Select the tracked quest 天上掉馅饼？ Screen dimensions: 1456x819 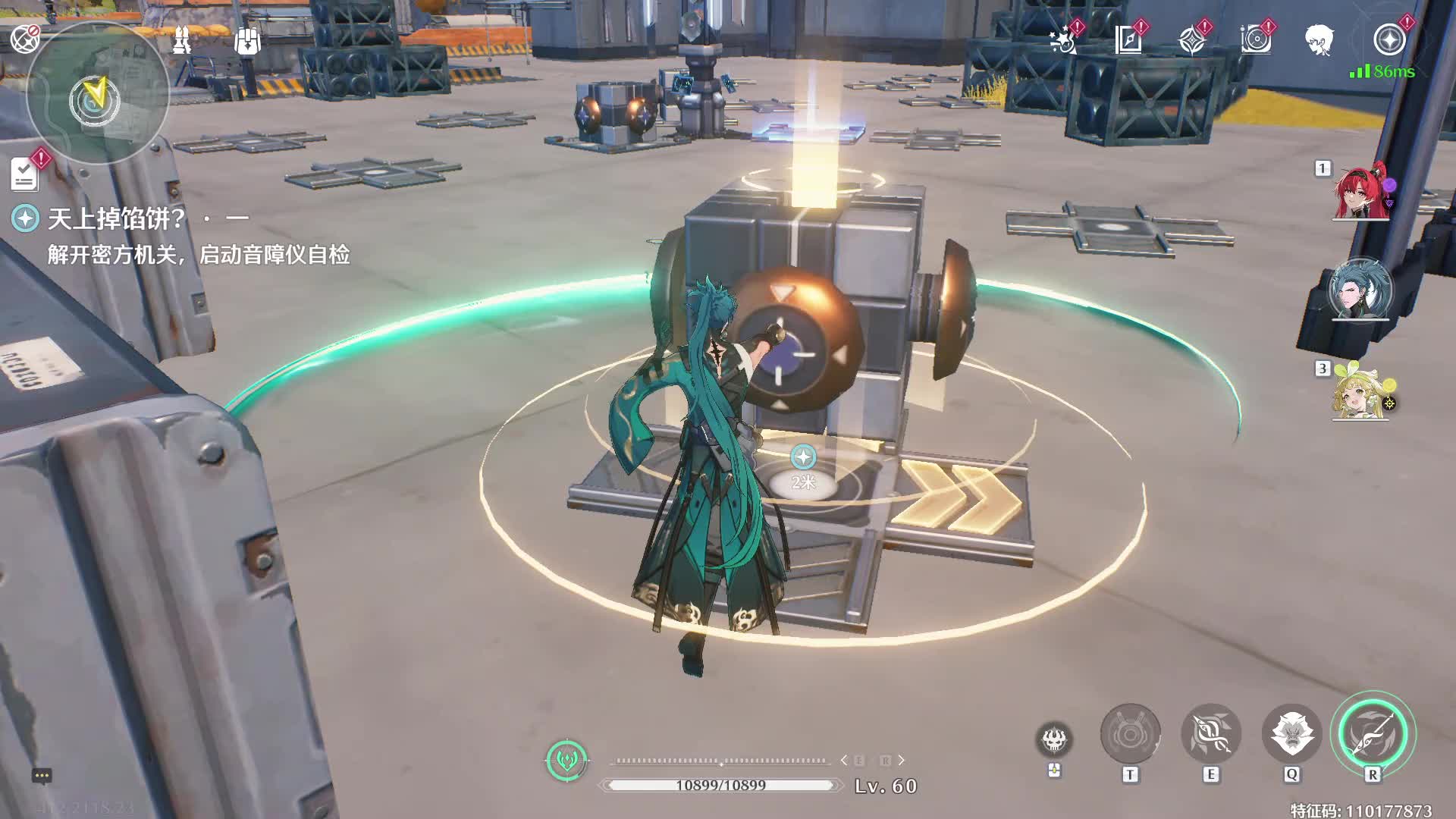click(x=116, y=219)
